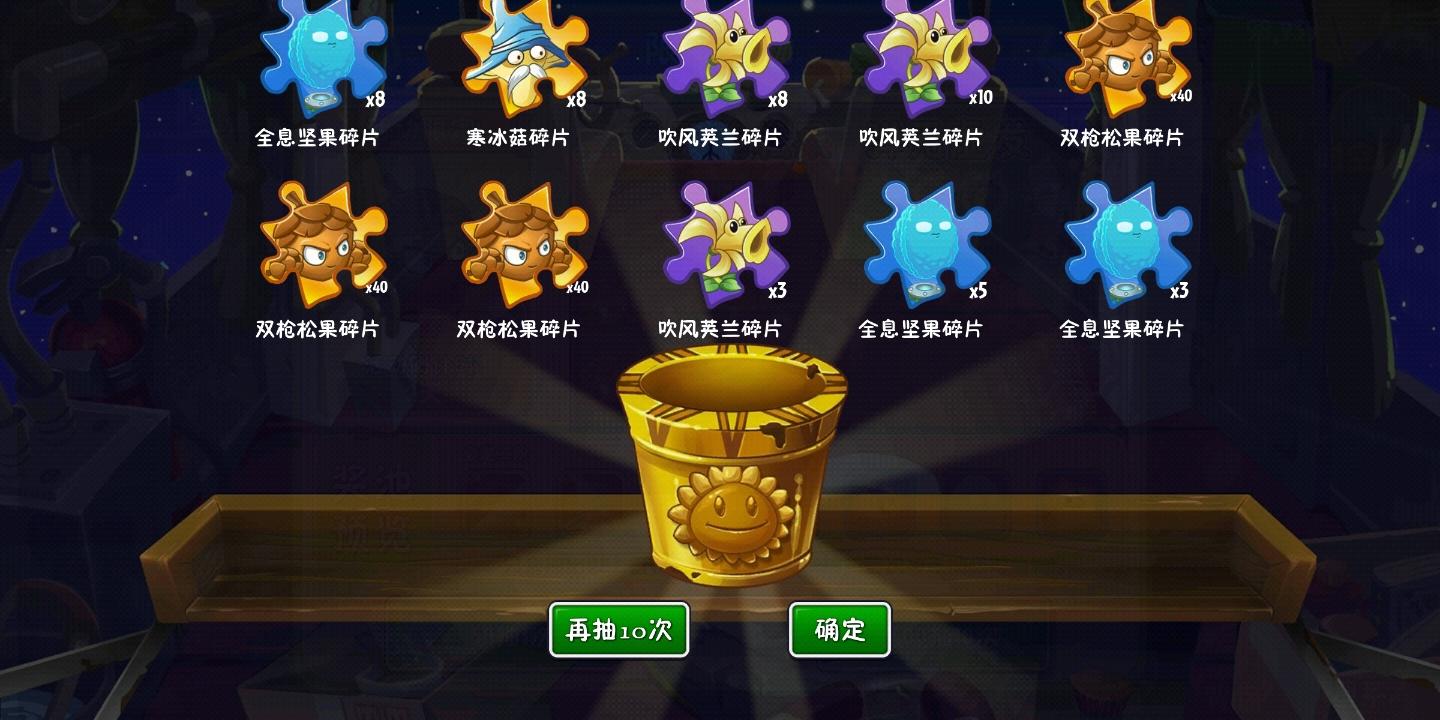
Task: Click the 吹风荚兰碎片 x3 purple puzzle piece
Action: 722,245
